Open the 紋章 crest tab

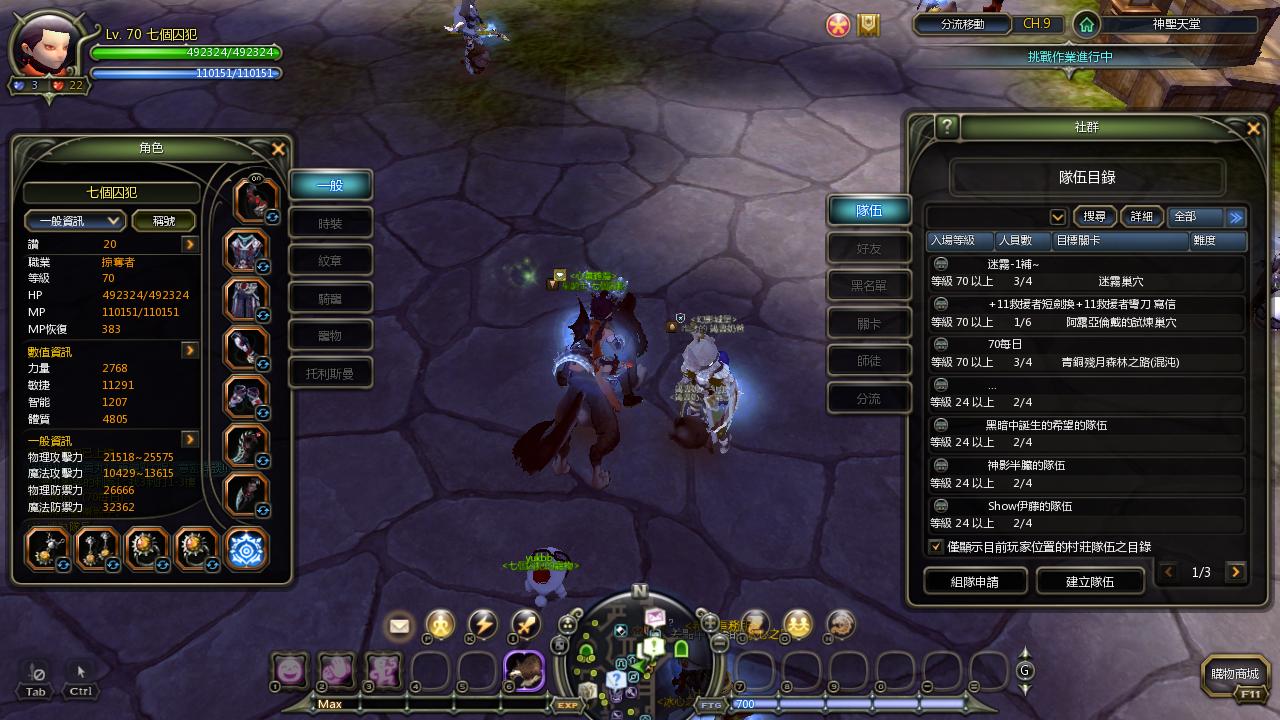pyautogui.click(x=330, y=261)
